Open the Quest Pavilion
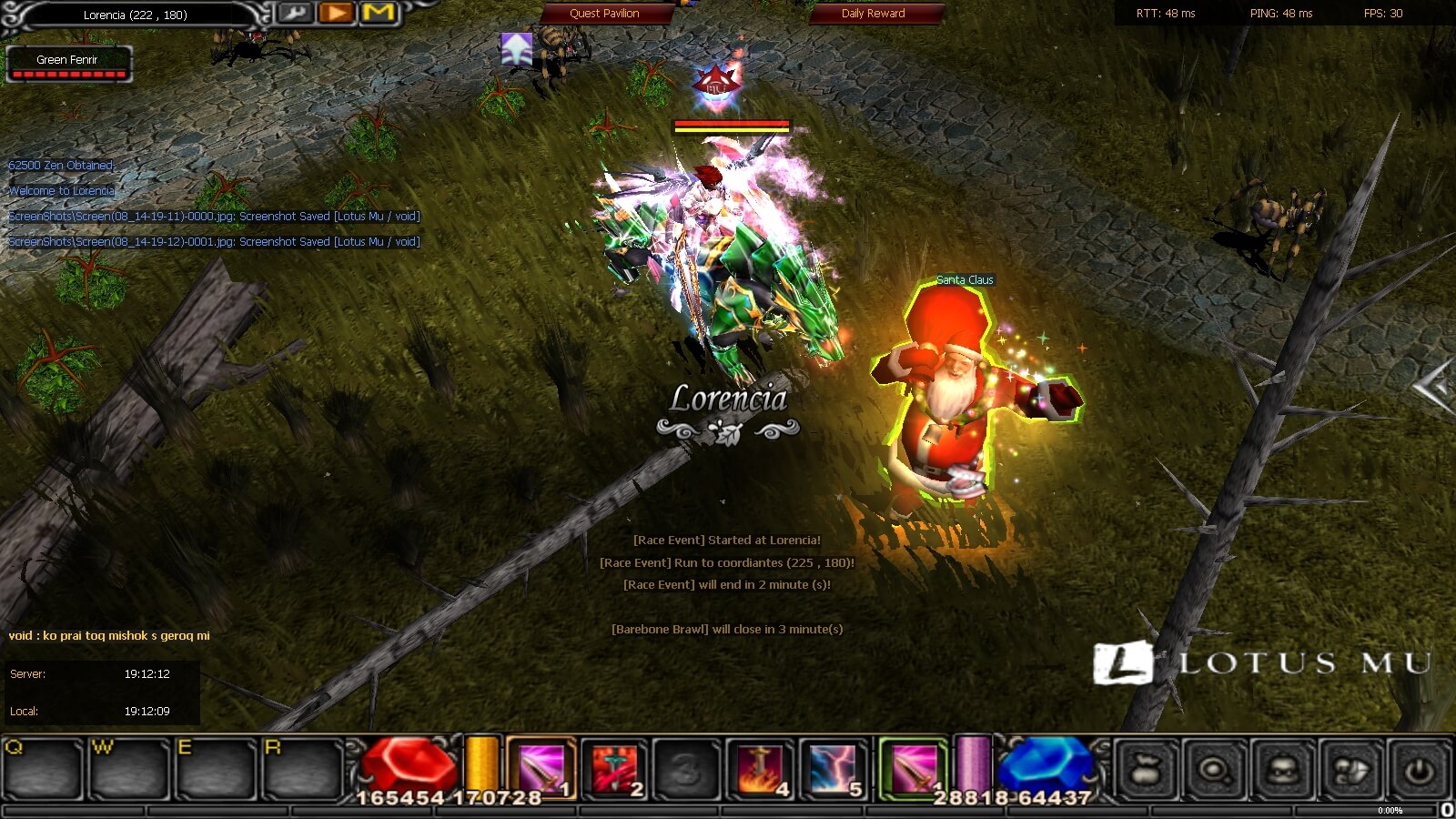 click(605, 14)
